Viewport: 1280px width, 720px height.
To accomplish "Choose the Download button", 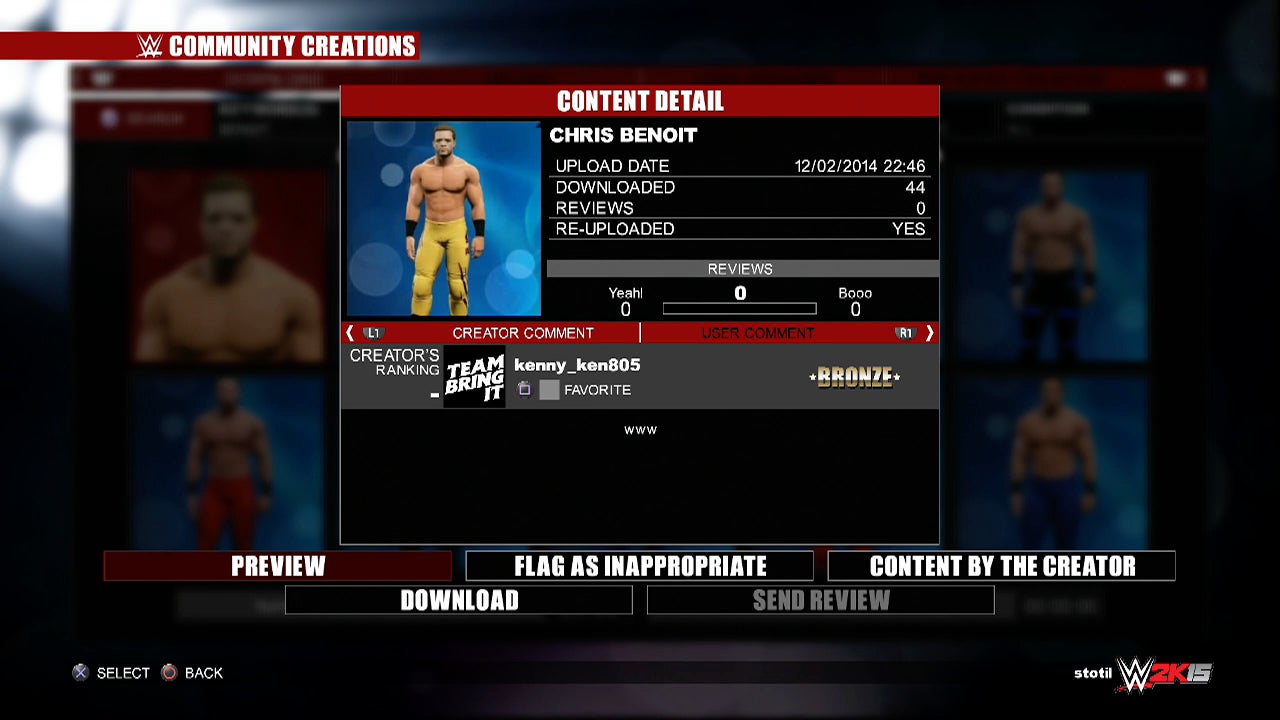I will [x=459, y=600].
